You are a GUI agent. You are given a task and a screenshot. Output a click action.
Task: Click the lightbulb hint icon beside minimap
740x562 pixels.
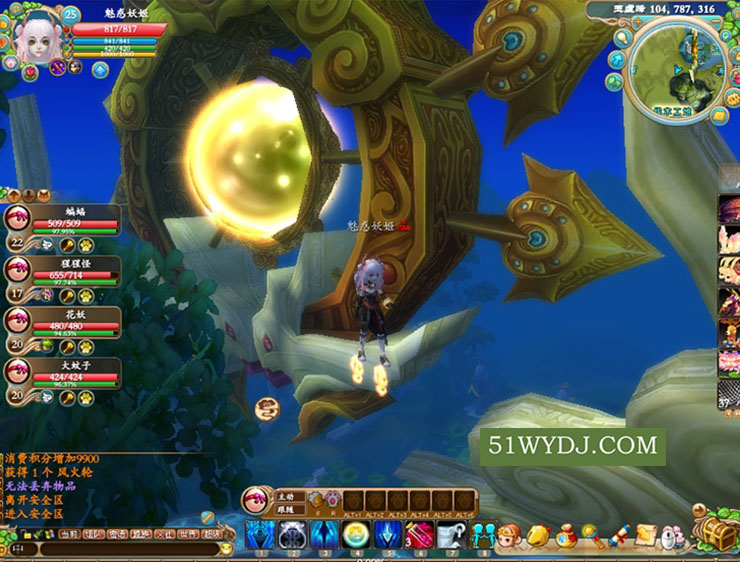[x=620, y=39]
